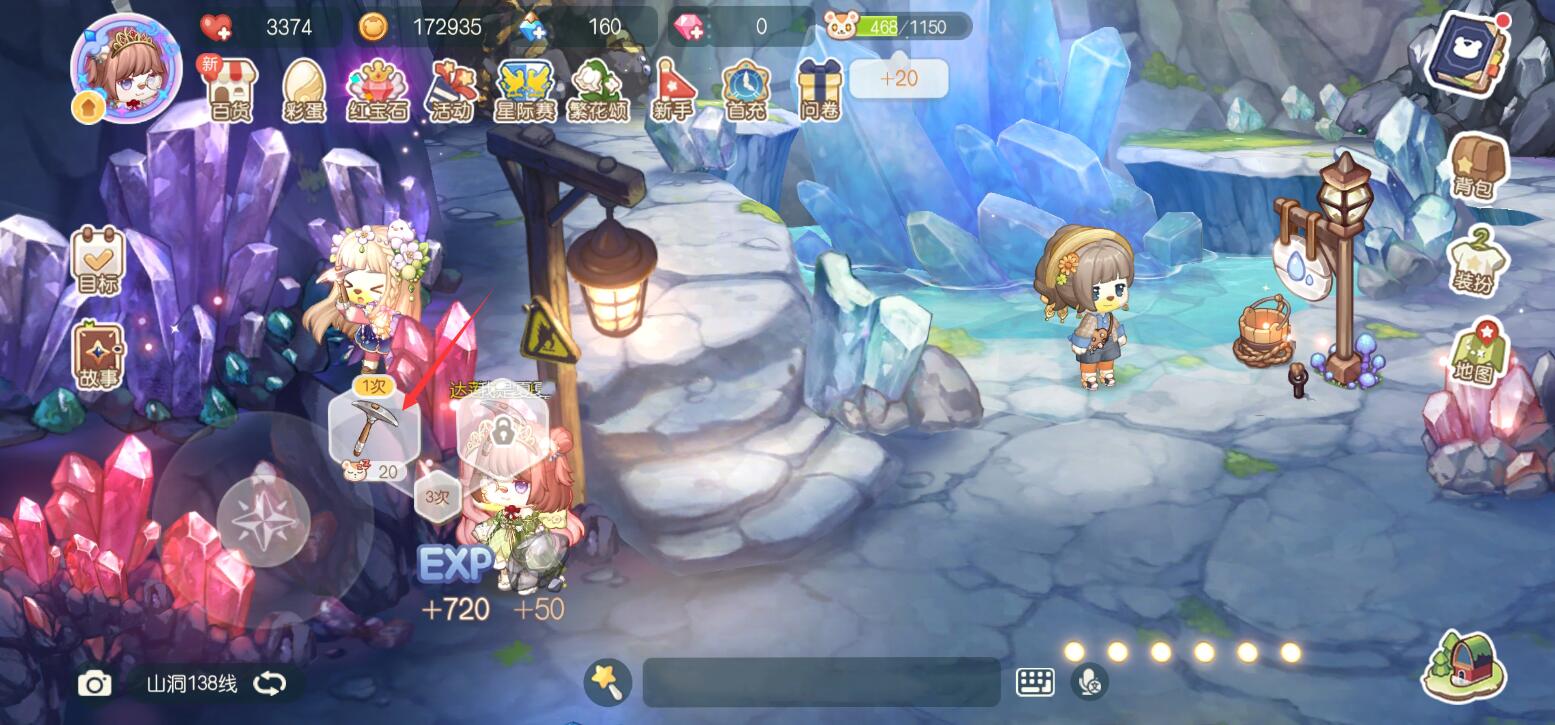1555x725 pixels.
Task: Open the 星际赛 competition icon
Action: pyautogui.click(x=525, y=89)
